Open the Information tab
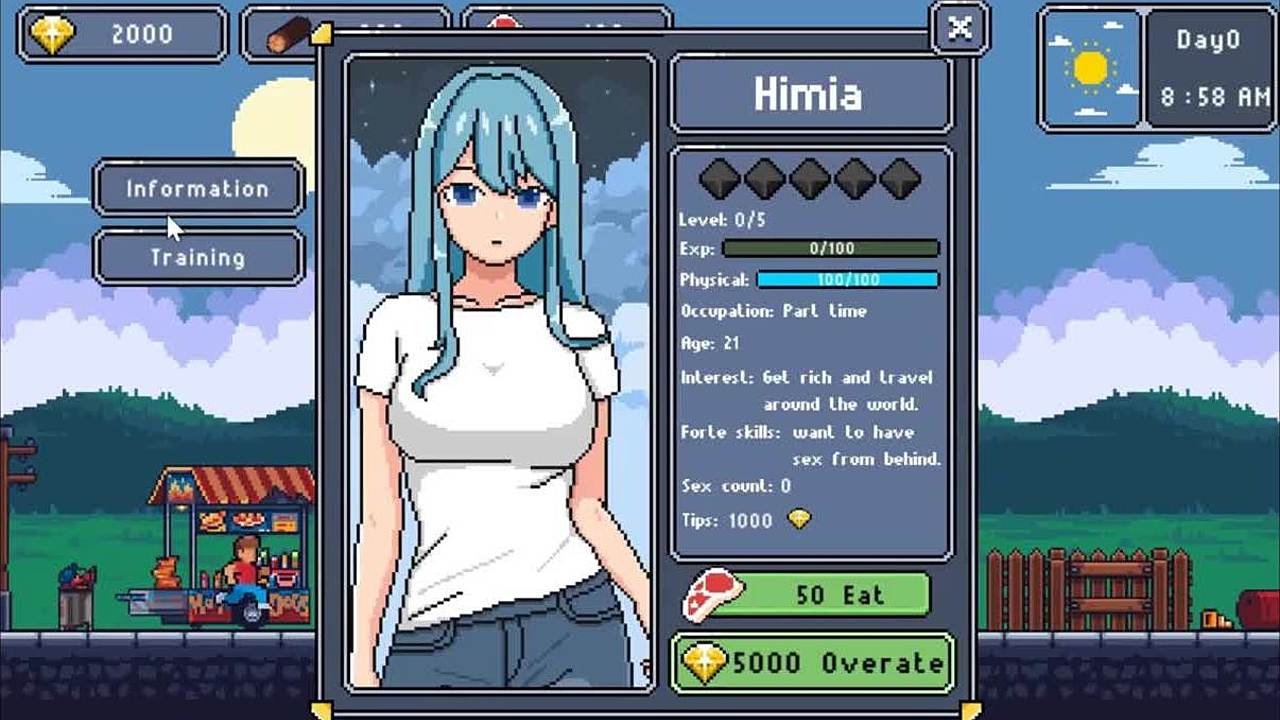 tap(198, 188)
